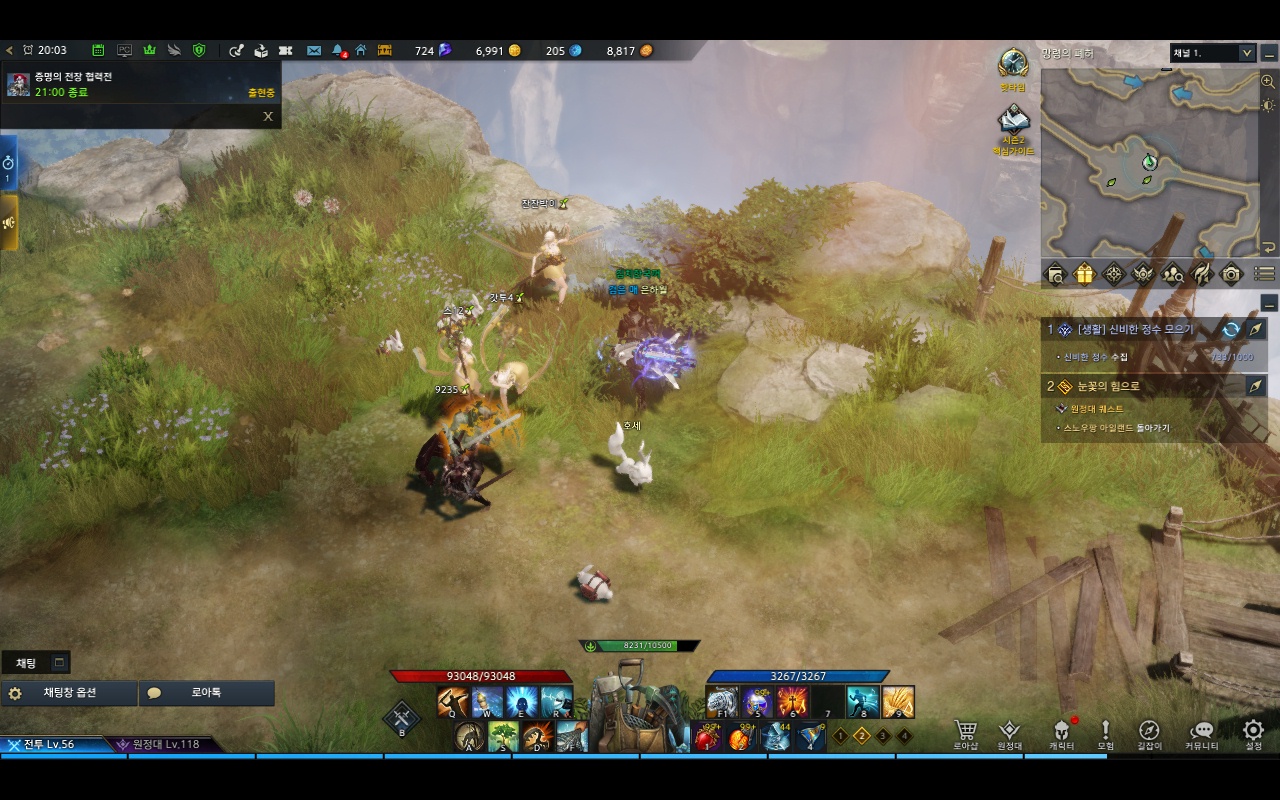Open the mail envelope icon

(x=314, y=50)
